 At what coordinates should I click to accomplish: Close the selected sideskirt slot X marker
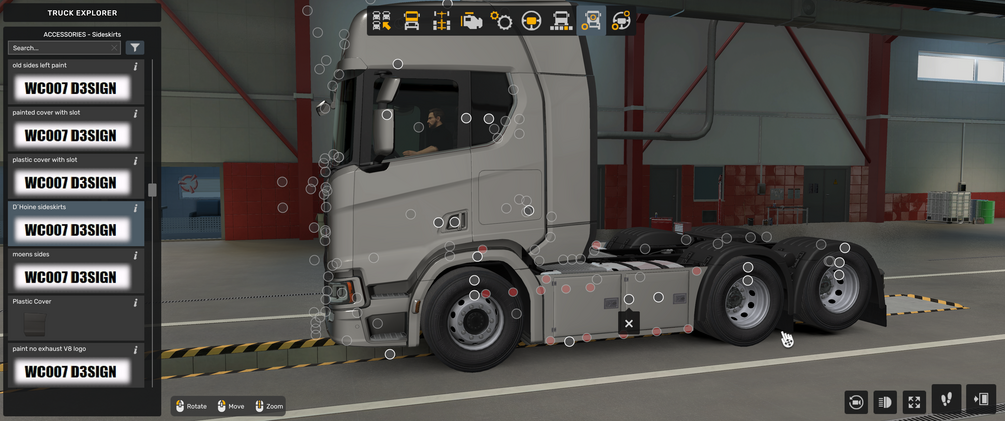coord(629,323)
